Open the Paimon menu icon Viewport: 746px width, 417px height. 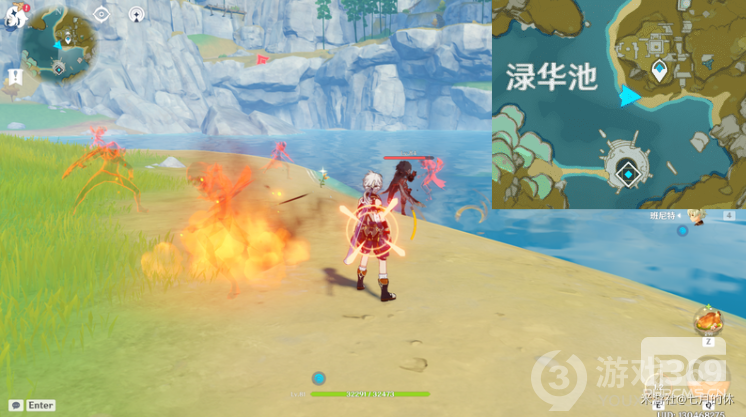point(9,18)
